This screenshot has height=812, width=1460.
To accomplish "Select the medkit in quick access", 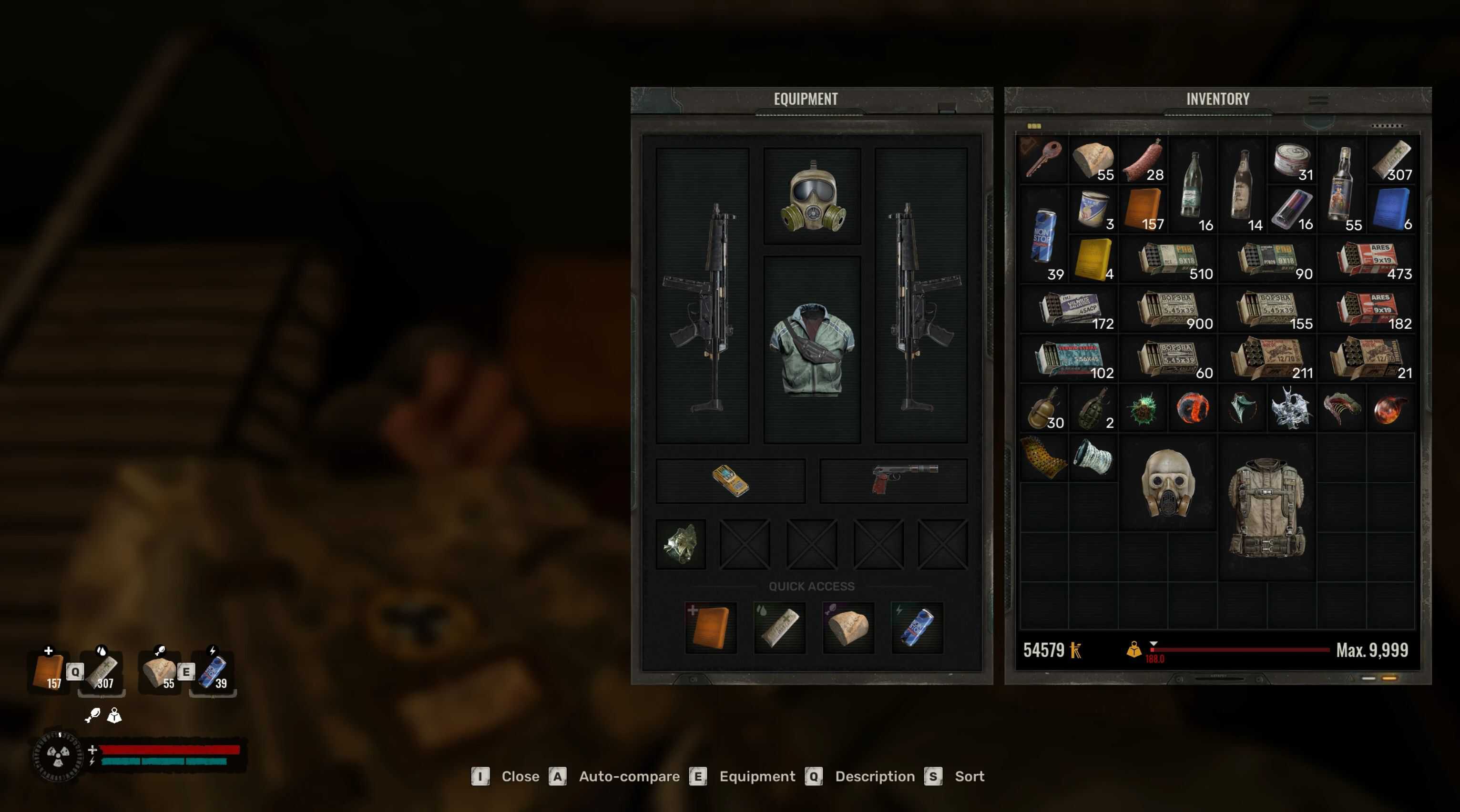I will coord(711,627).
